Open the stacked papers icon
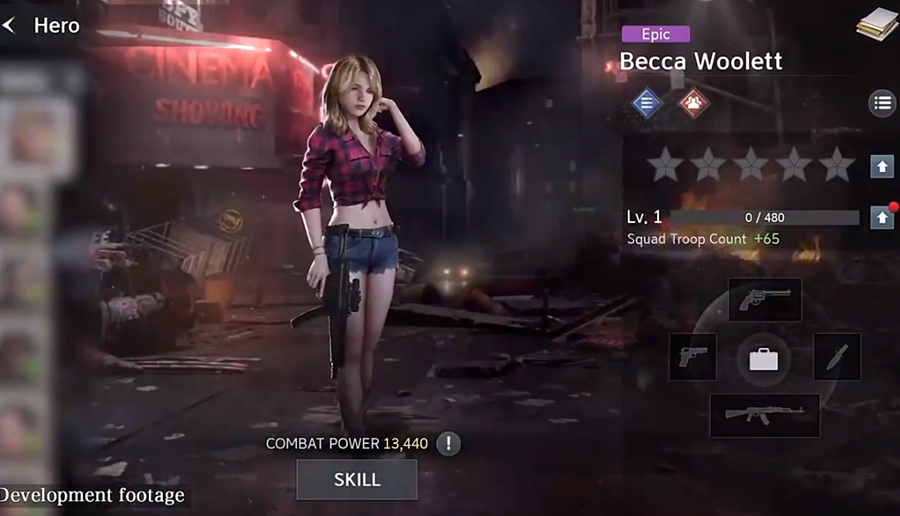Image resolution: width=900 pixels, height=516 pixels. [x=876, y=24]
